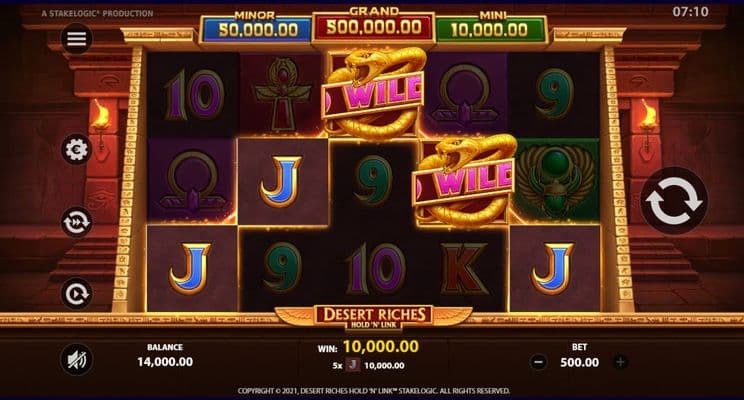Decrease the bet with the minus button
The image size is (744, 400).
[539, 362]
